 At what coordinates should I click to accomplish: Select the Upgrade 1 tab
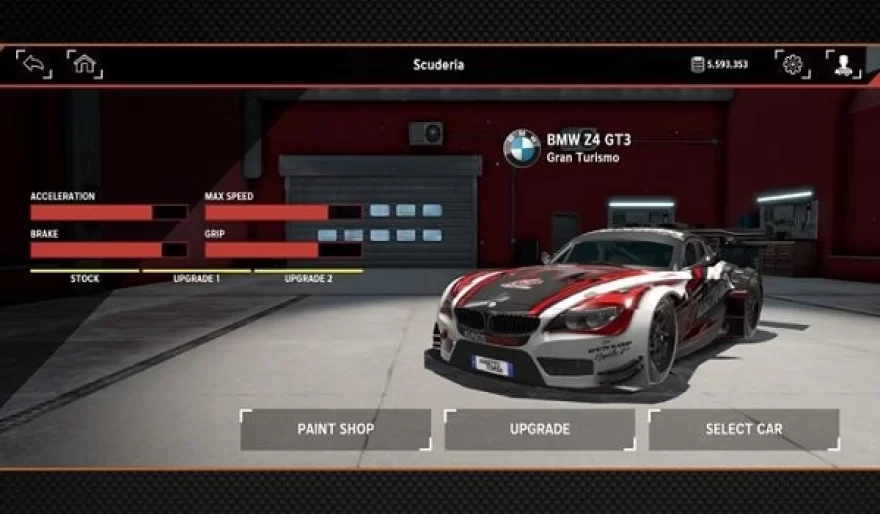tap(196, 277)
